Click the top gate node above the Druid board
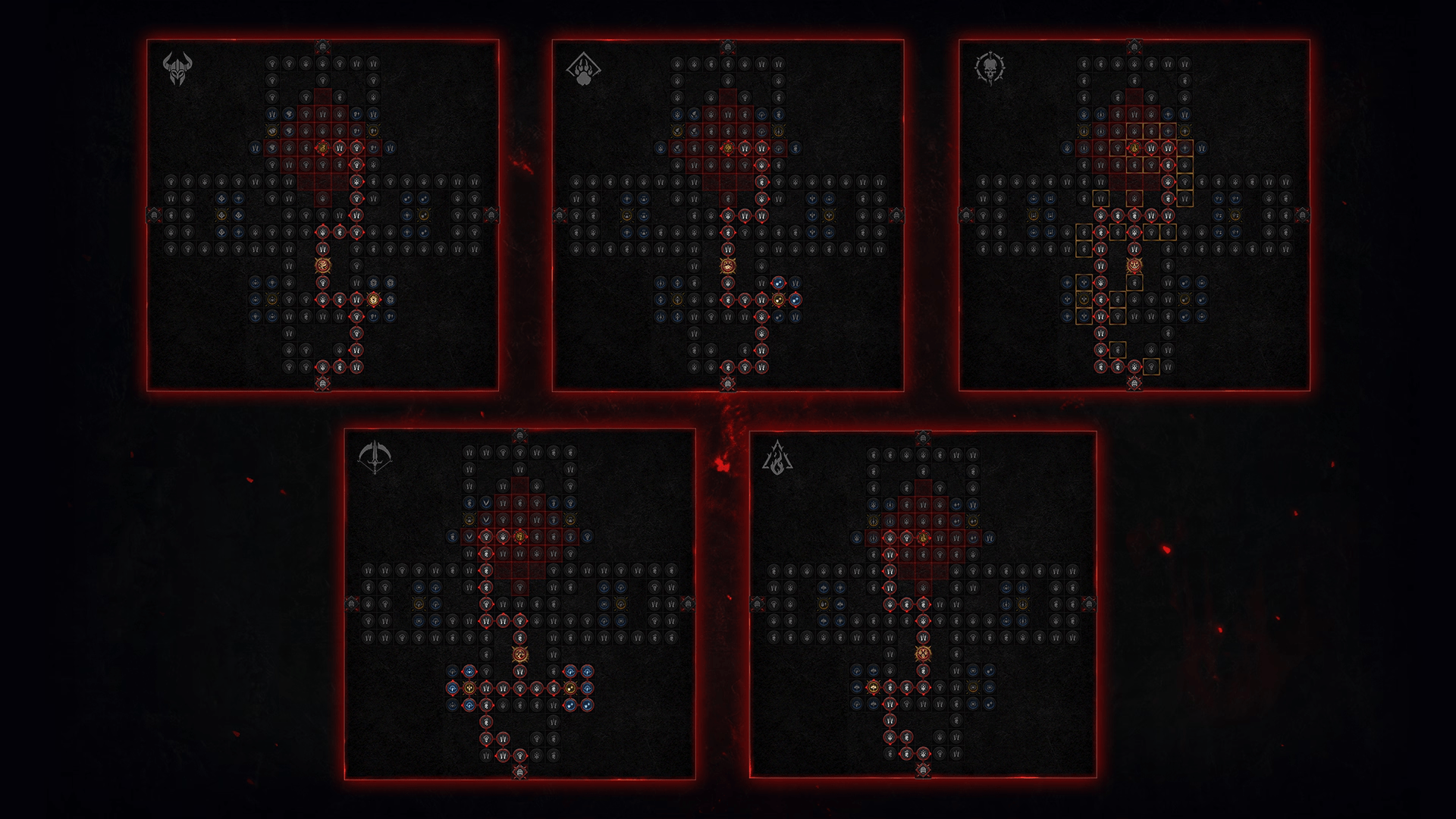The width and height of the screenshot is (1456, 819). coord(728,47)
